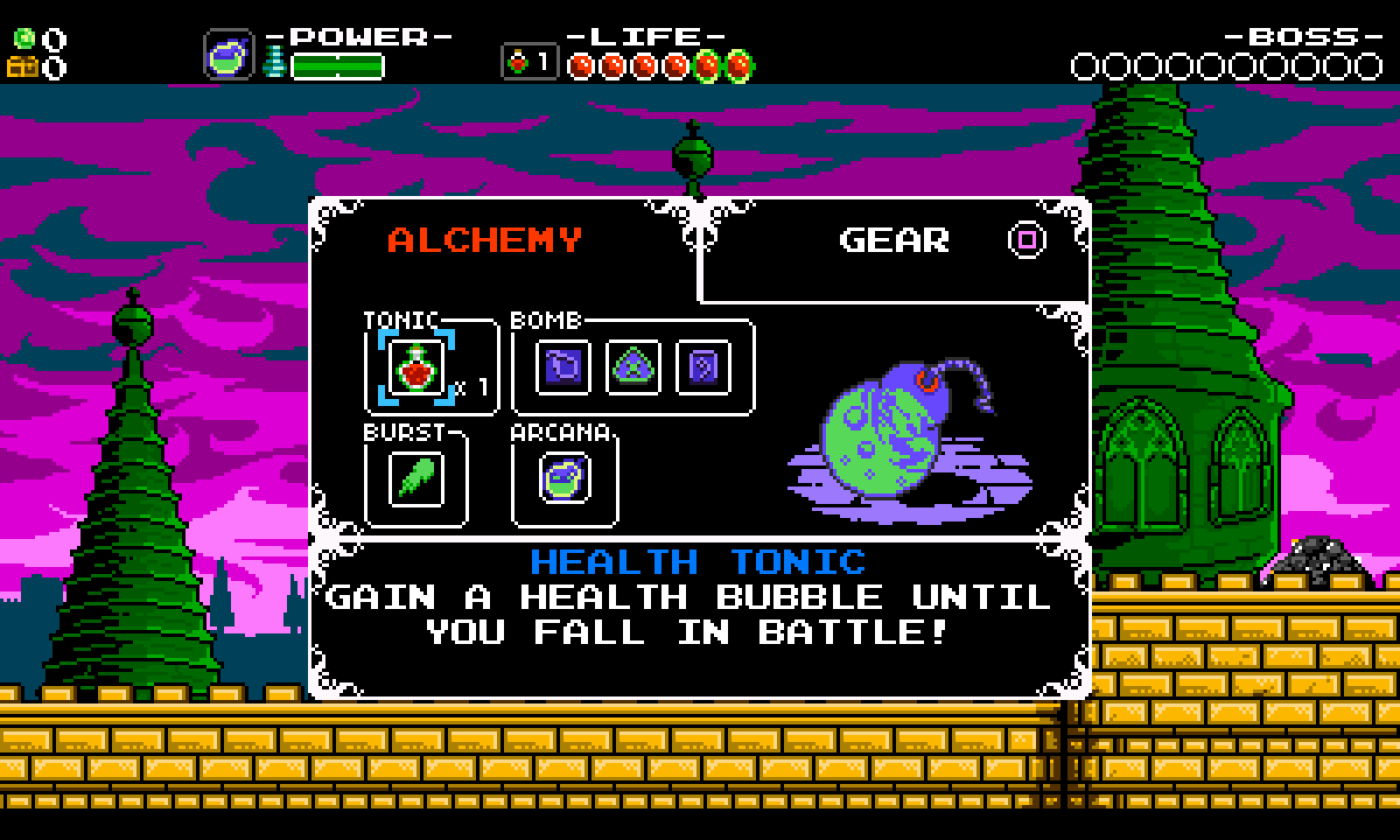Click the health tonic counter beside Life
The width and height of the screenshot is (1400, 840).
[529, 63]
